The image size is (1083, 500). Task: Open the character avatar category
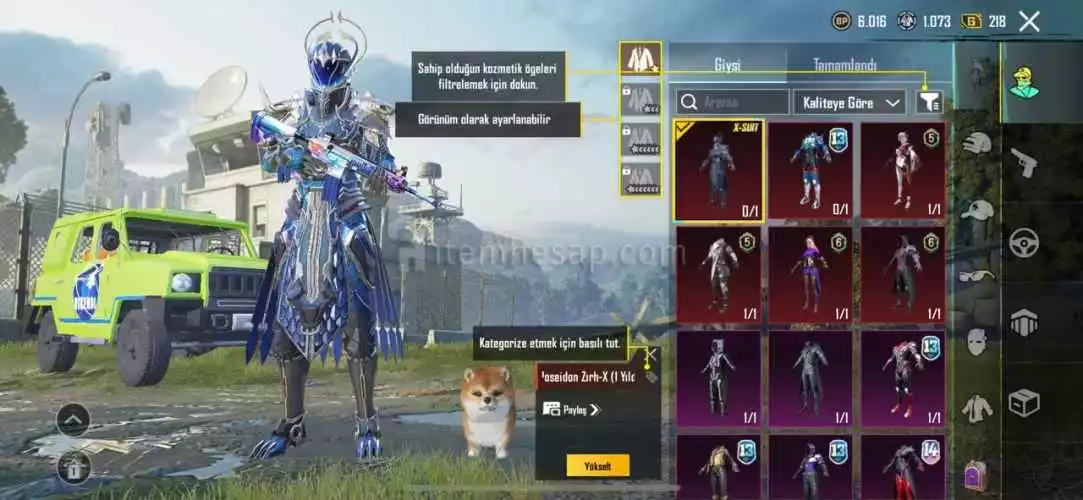(1024, 83)
